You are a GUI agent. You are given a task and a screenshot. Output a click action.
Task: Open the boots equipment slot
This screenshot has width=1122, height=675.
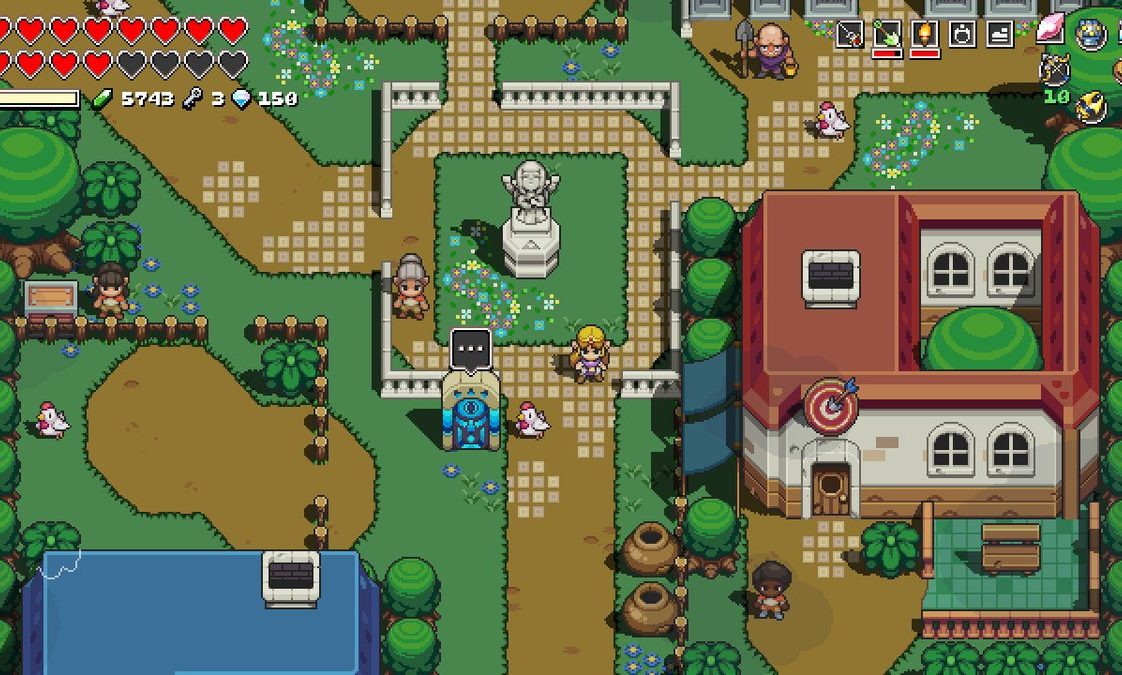[x=1000, y=34]
